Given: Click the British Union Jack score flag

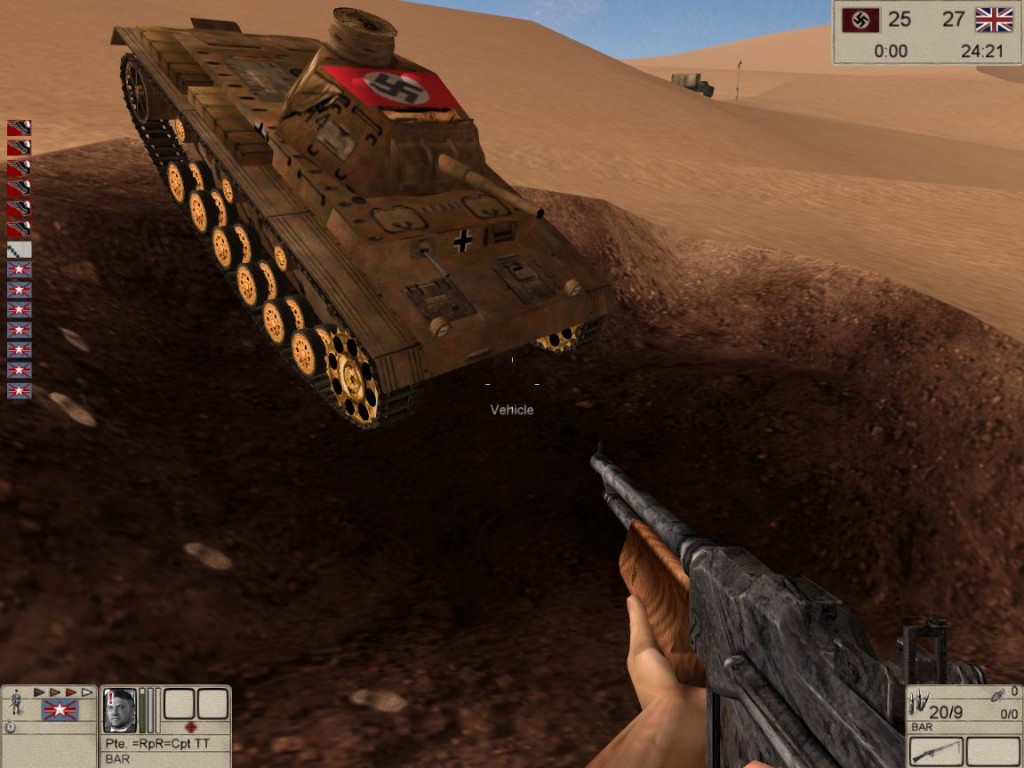Looking at the screenshot, I should [994, 19].
